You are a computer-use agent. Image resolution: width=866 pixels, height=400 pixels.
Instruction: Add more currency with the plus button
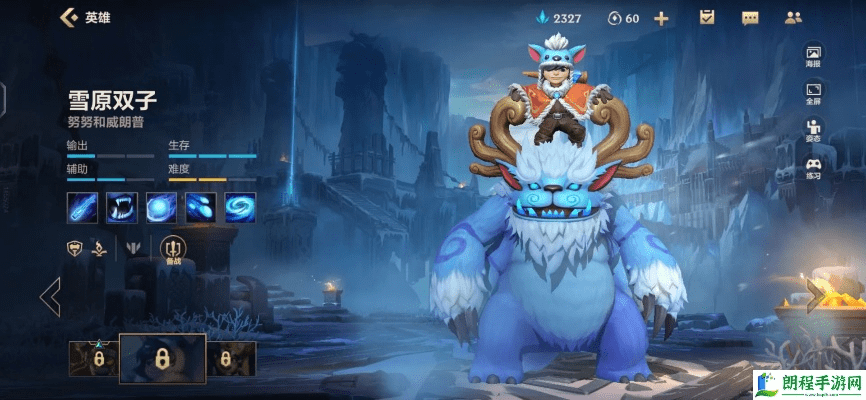click(661, 18)
